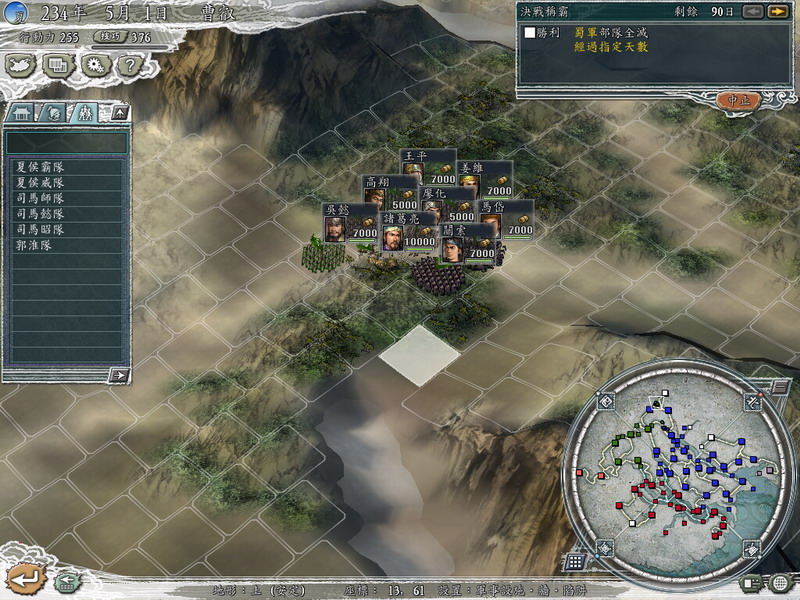Click the grey left arrow in objective panel
The width and height of the screenshot is (800, 600).
[755, 12]
